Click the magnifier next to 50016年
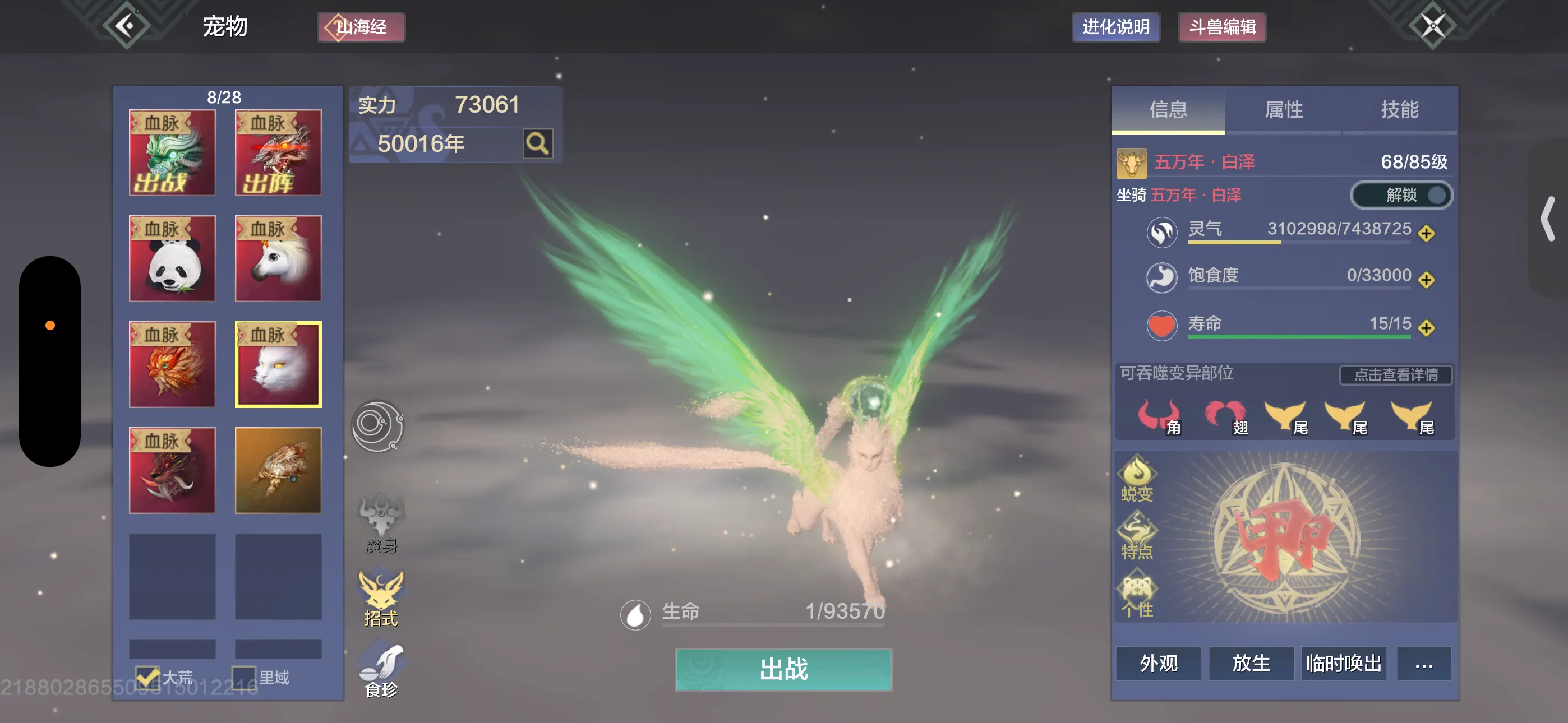This screenshot has width=1568, height=723. point(537,143)
